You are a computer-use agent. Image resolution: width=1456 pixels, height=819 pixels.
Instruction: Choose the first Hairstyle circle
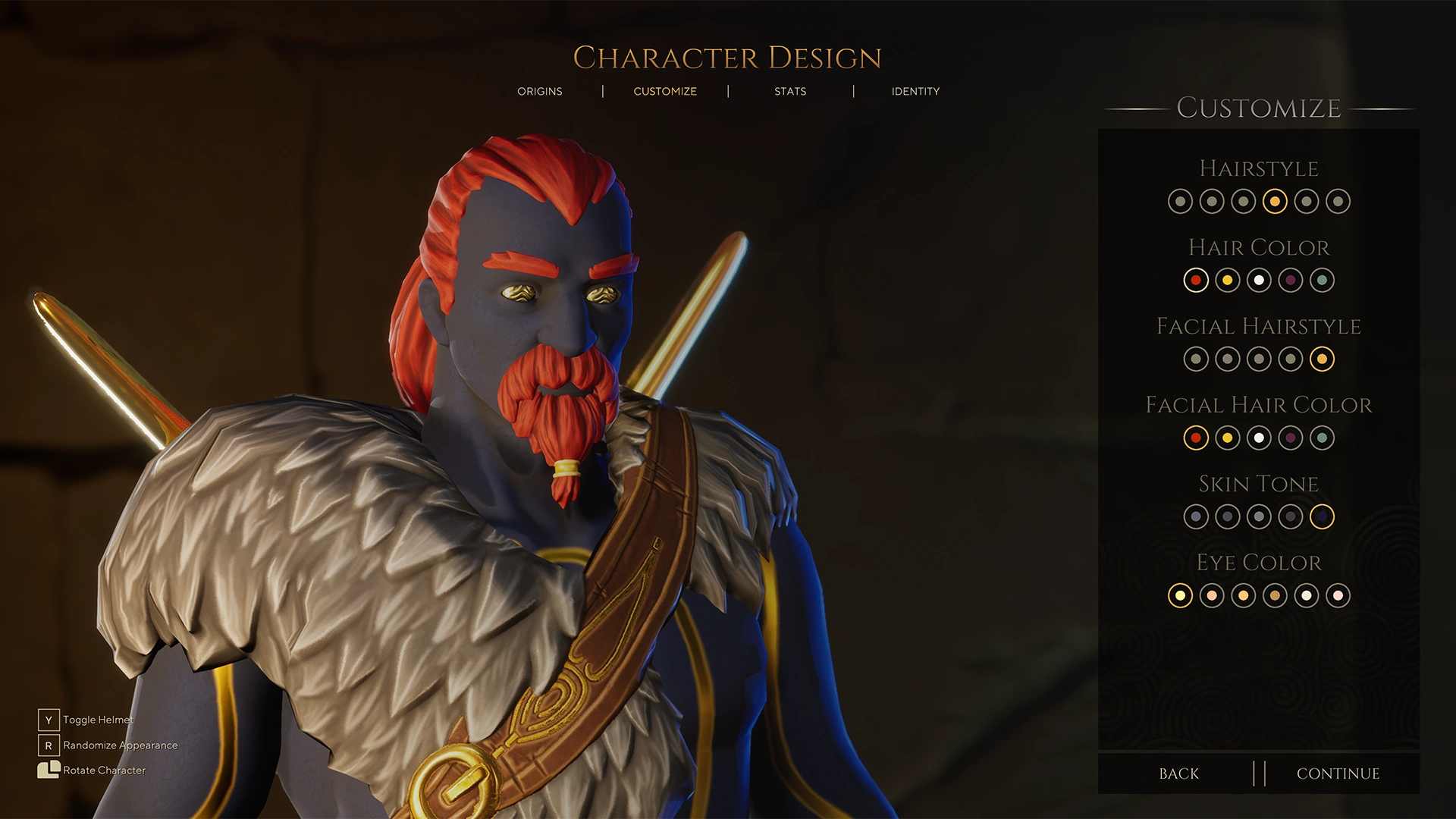[x=1181, y=202]
